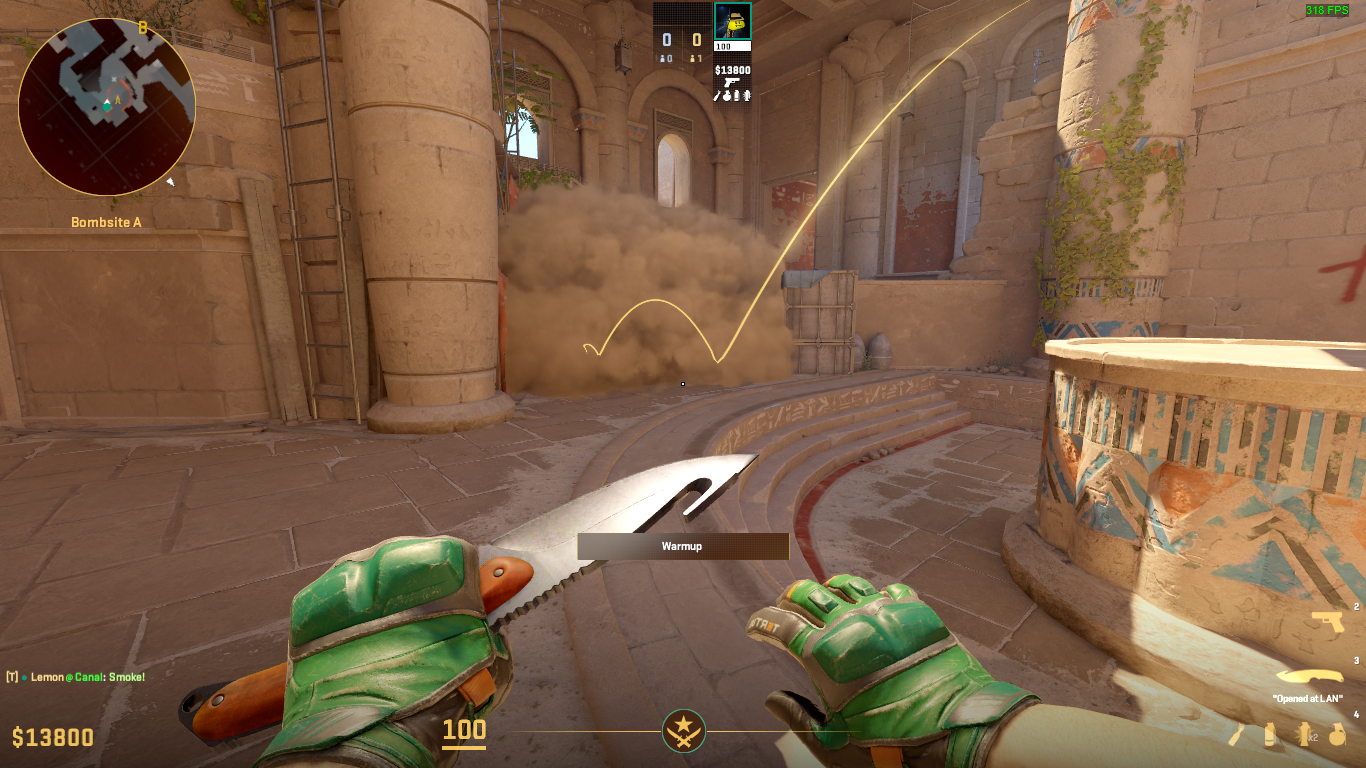Pick the molotov icon in the grenade row
1366x768 pixels.
(1238, 735)
